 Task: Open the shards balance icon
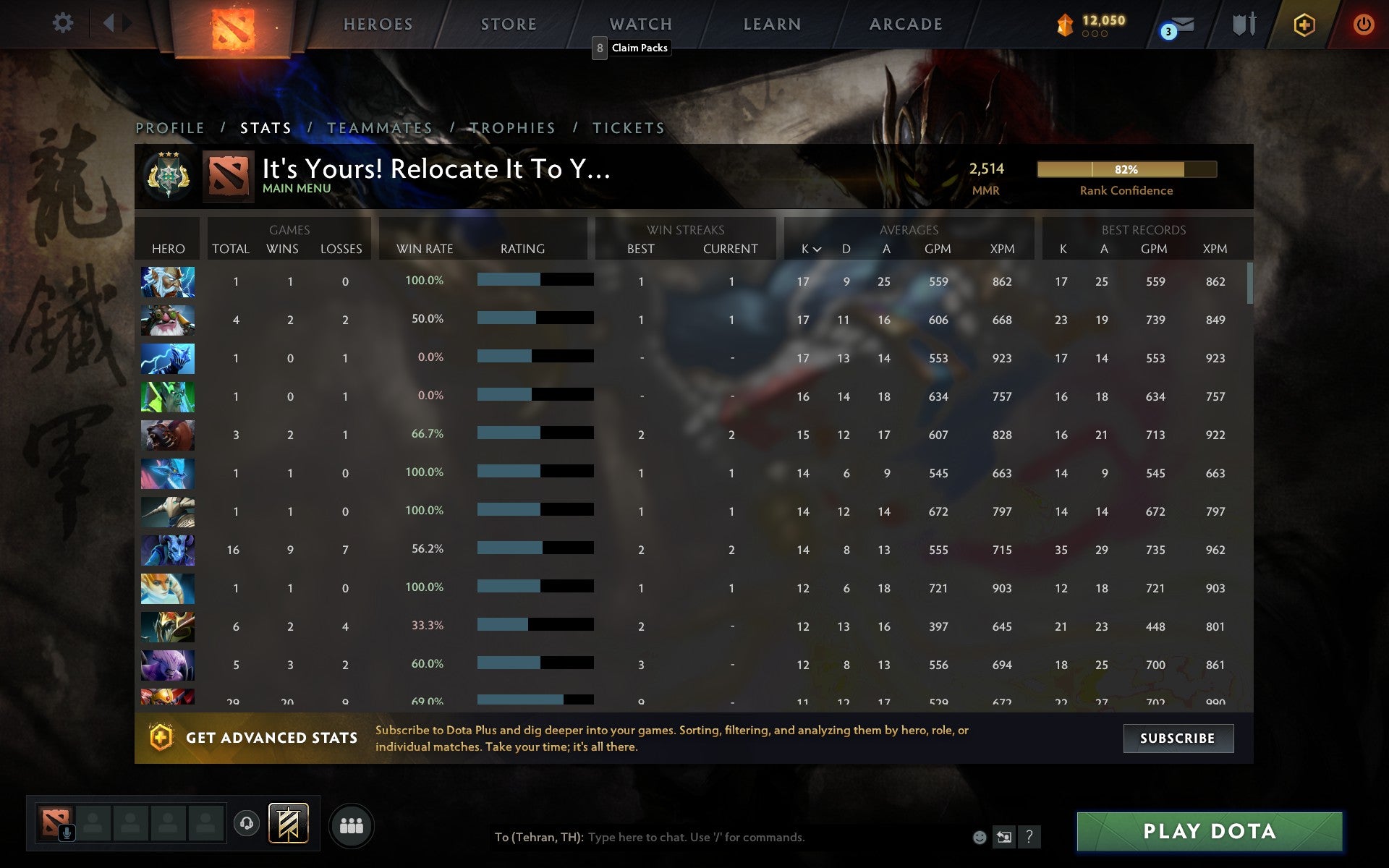point(1063,24)
